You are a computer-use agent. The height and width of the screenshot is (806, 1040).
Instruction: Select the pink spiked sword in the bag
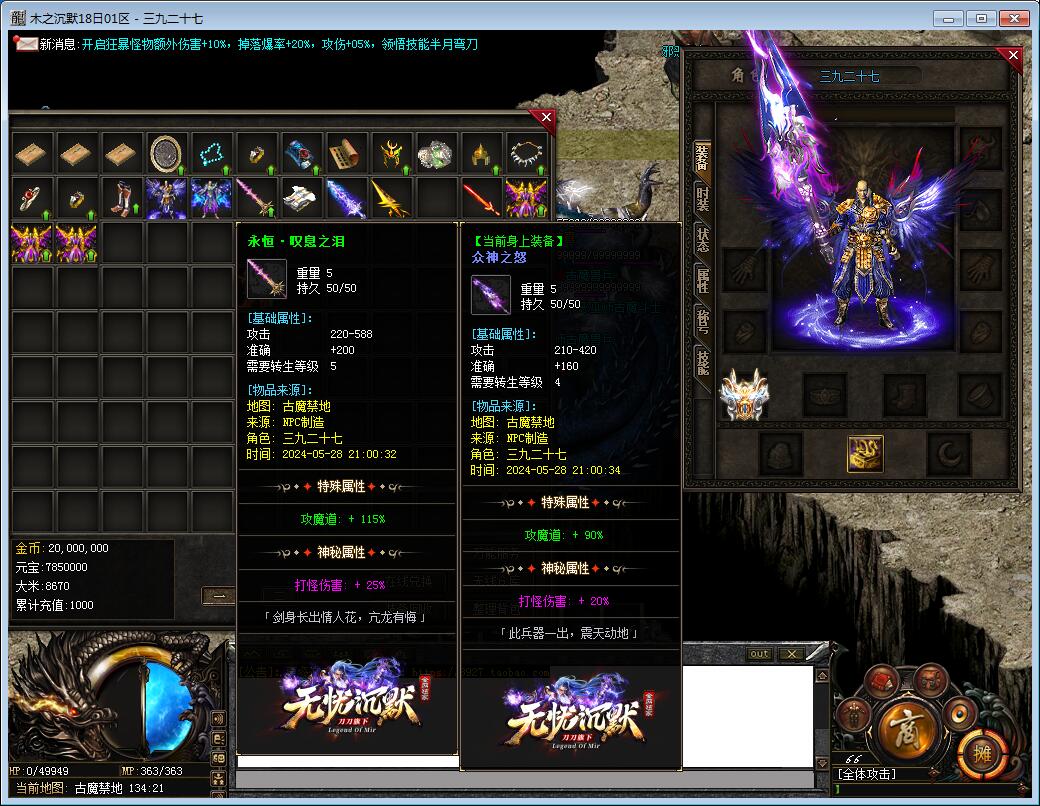coord(257,198)
